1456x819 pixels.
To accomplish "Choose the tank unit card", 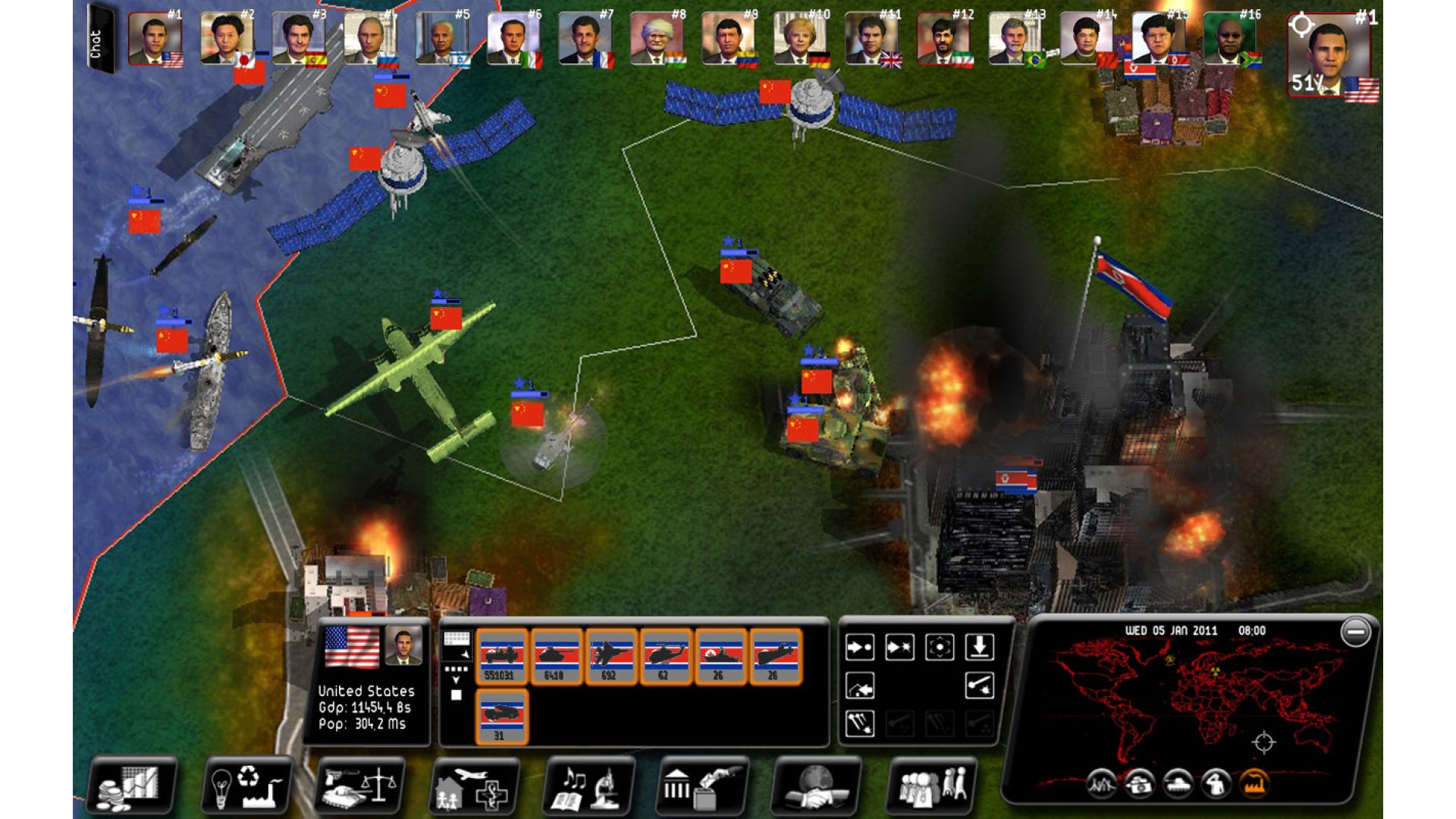I will [556, 657].
